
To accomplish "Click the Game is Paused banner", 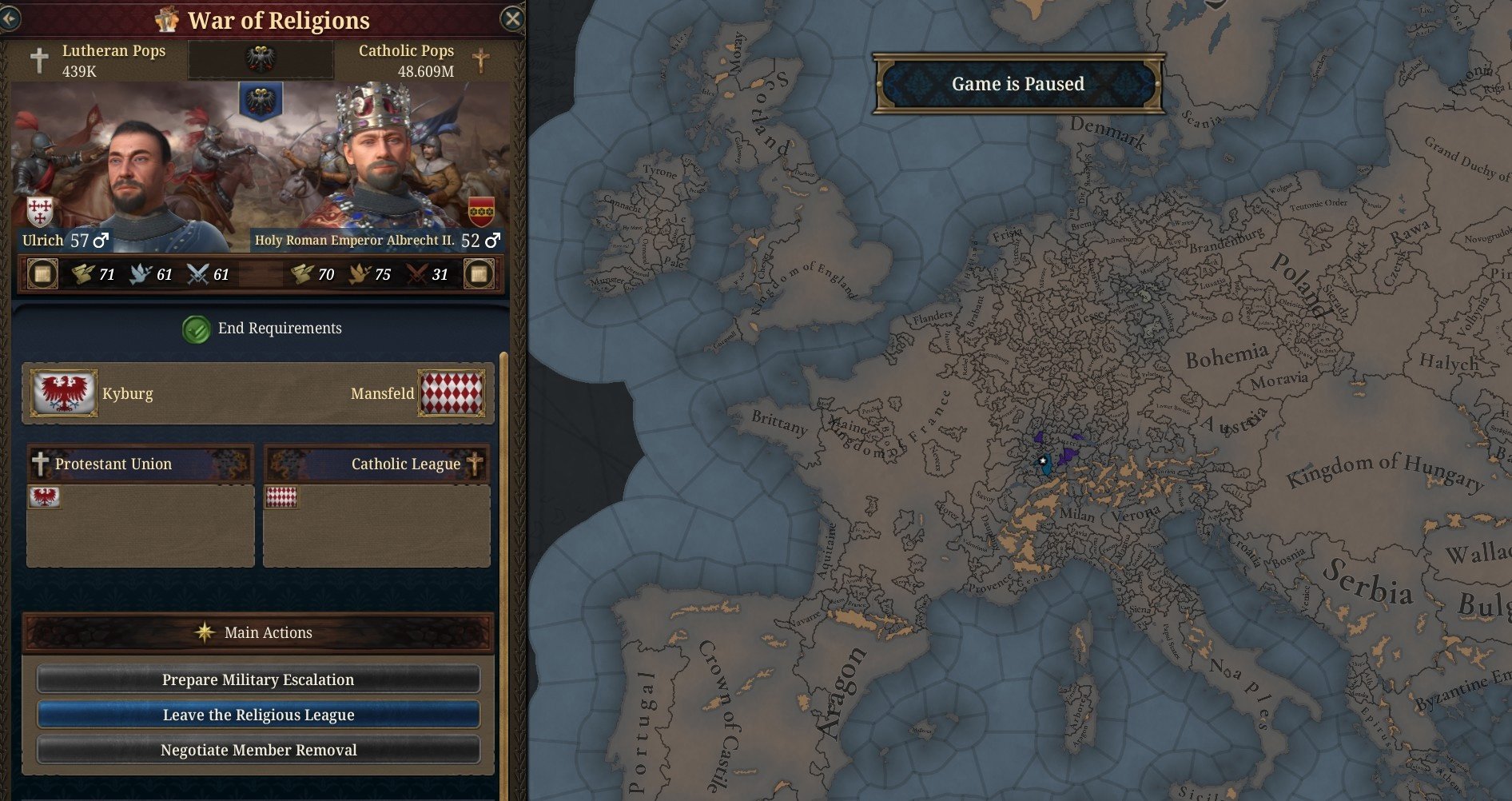I will pos(1017,84).
